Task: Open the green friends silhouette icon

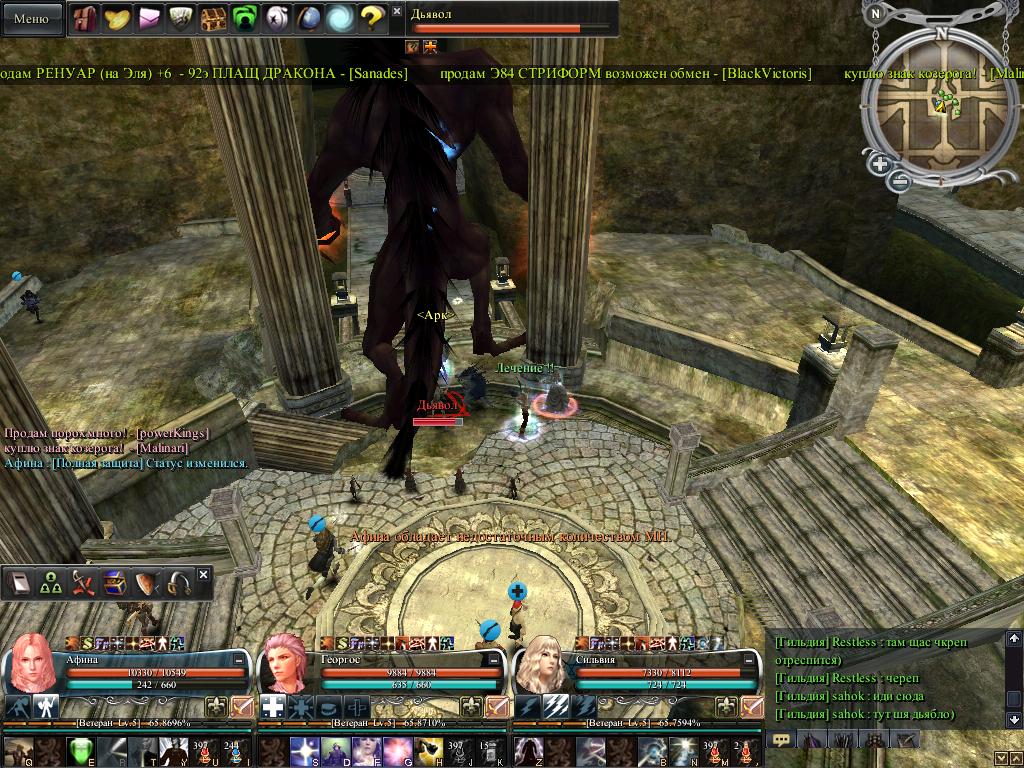Action: [x=245, y=18]
